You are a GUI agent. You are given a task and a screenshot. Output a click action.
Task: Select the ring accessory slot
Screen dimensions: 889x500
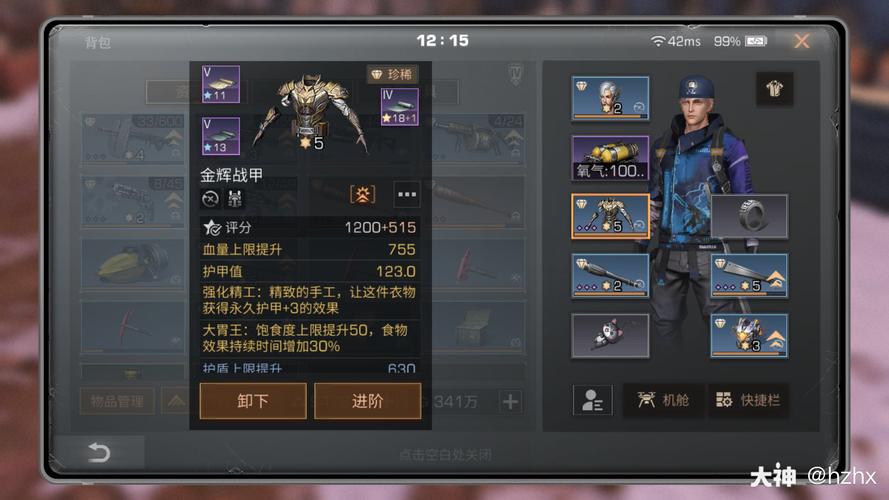point(749,216)
